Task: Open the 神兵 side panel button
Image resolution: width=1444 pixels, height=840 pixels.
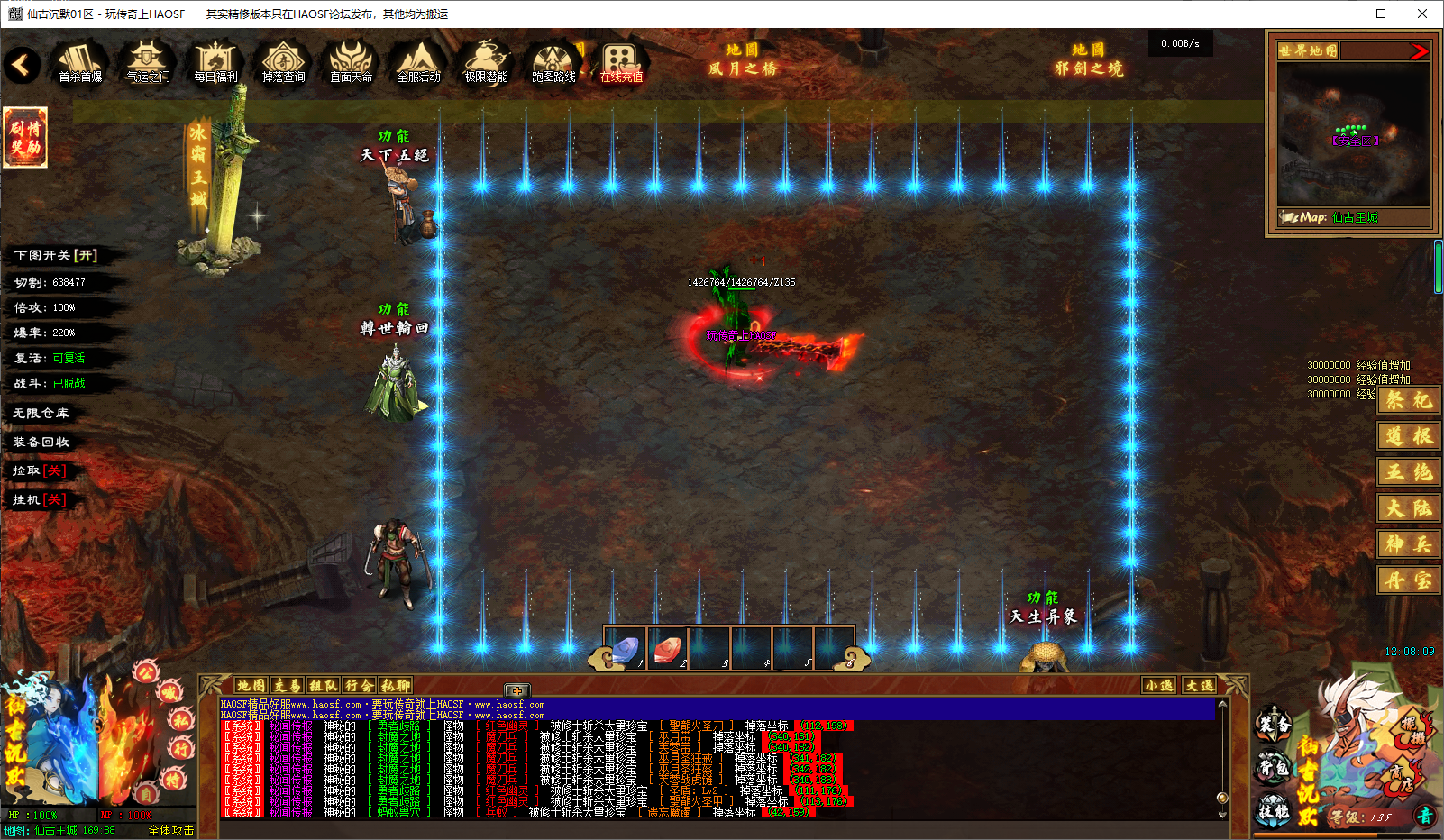Action: [x=1408, y=544]
